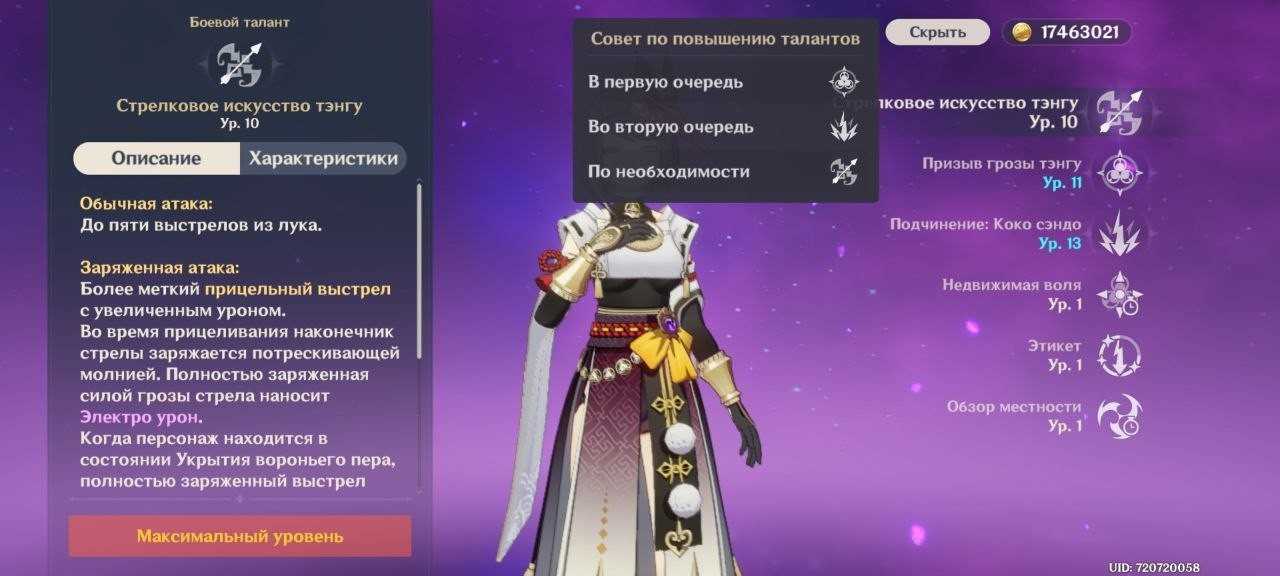The width and height of the screenshot is (1280, 576).
Task: Switch to the Характеристики tab
Action: (x=323, y=159)
